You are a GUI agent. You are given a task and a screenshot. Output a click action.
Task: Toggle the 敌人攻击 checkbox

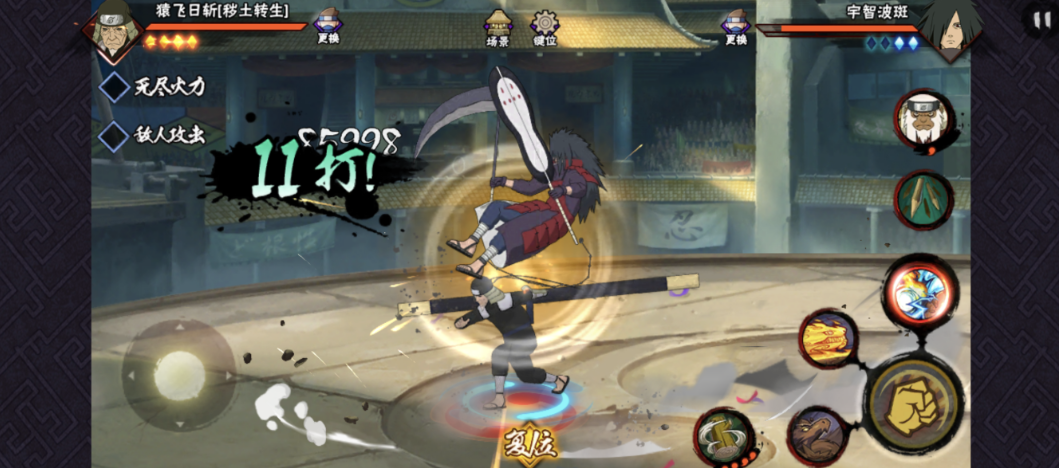(116, 136)
